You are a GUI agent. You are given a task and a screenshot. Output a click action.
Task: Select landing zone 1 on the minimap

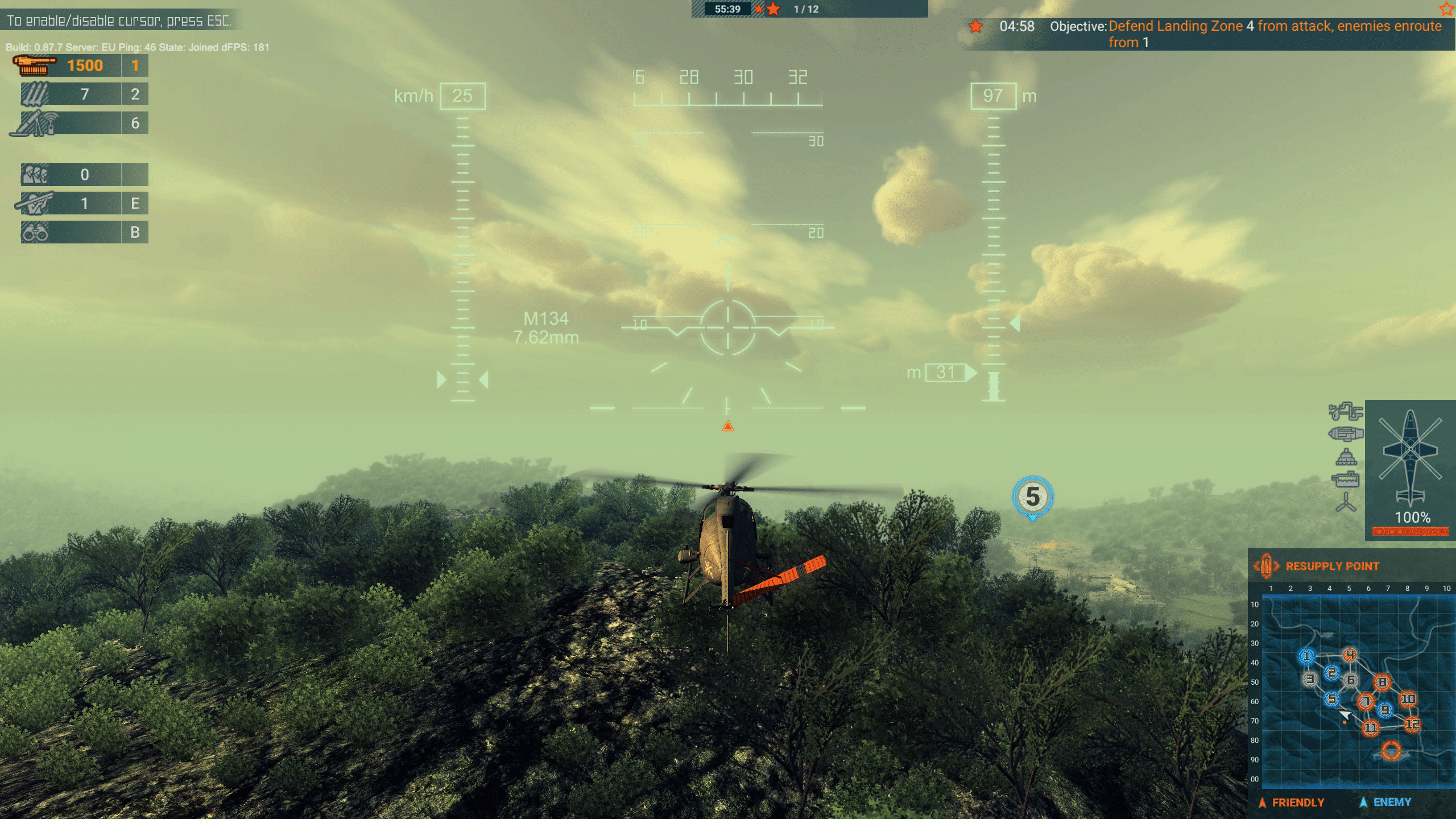pos(1306,656)
